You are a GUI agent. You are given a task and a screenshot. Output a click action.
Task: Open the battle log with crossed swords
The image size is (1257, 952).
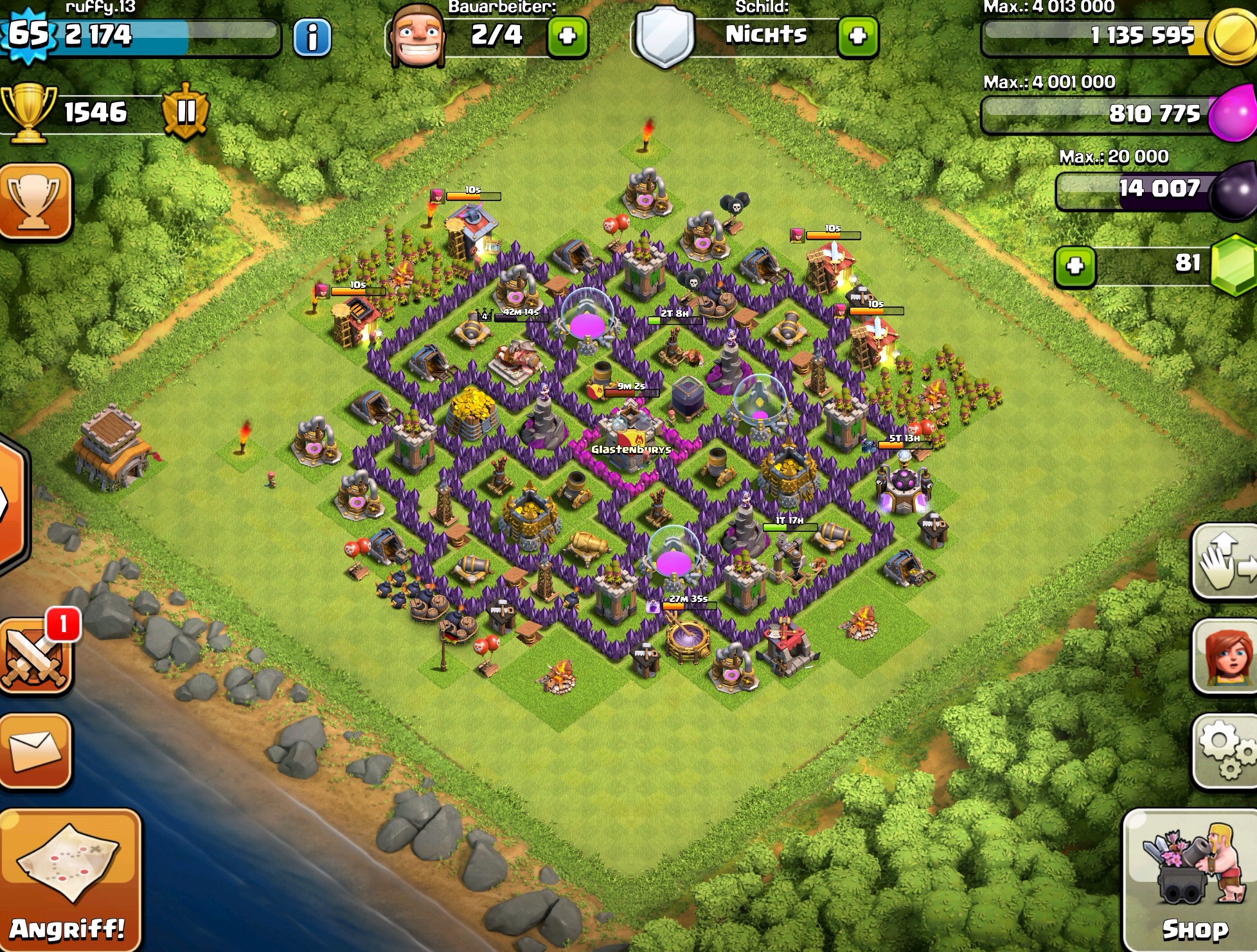click(36, 660)
